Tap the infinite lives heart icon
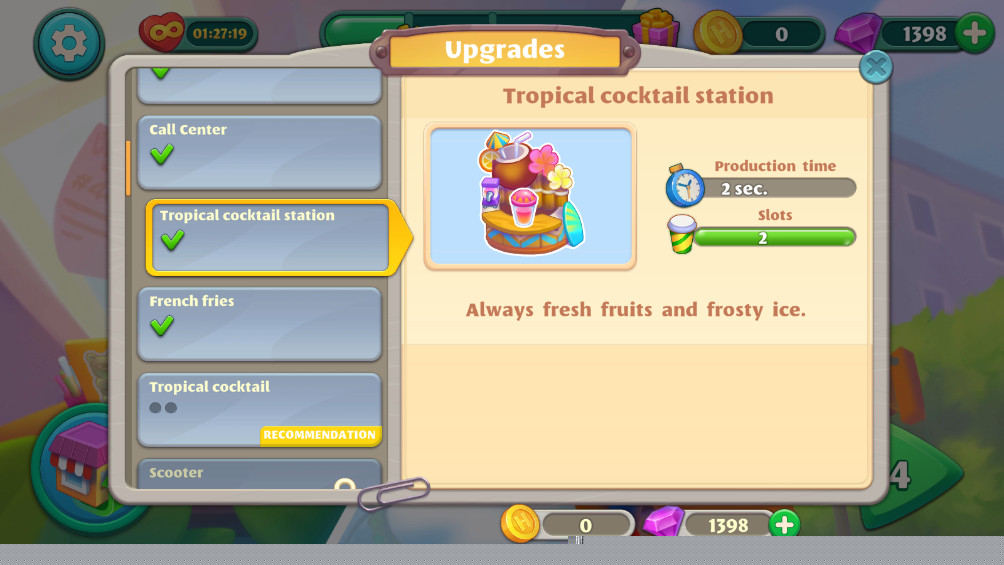 (162, 33)
